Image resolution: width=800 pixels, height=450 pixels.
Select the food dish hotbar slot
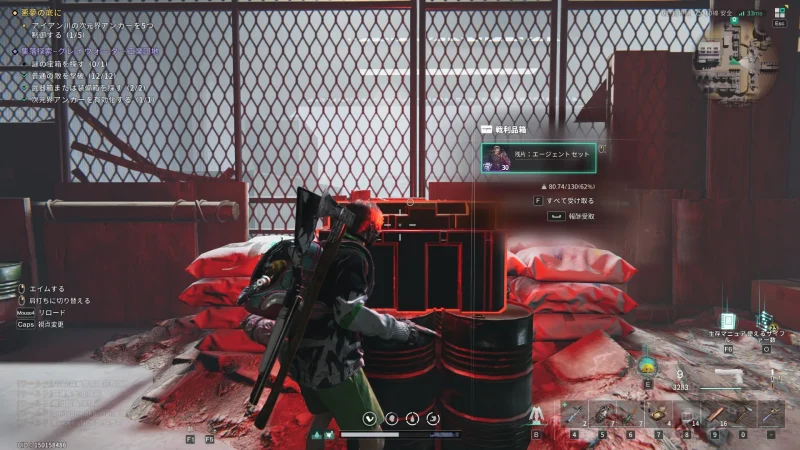tap(656, 413)
